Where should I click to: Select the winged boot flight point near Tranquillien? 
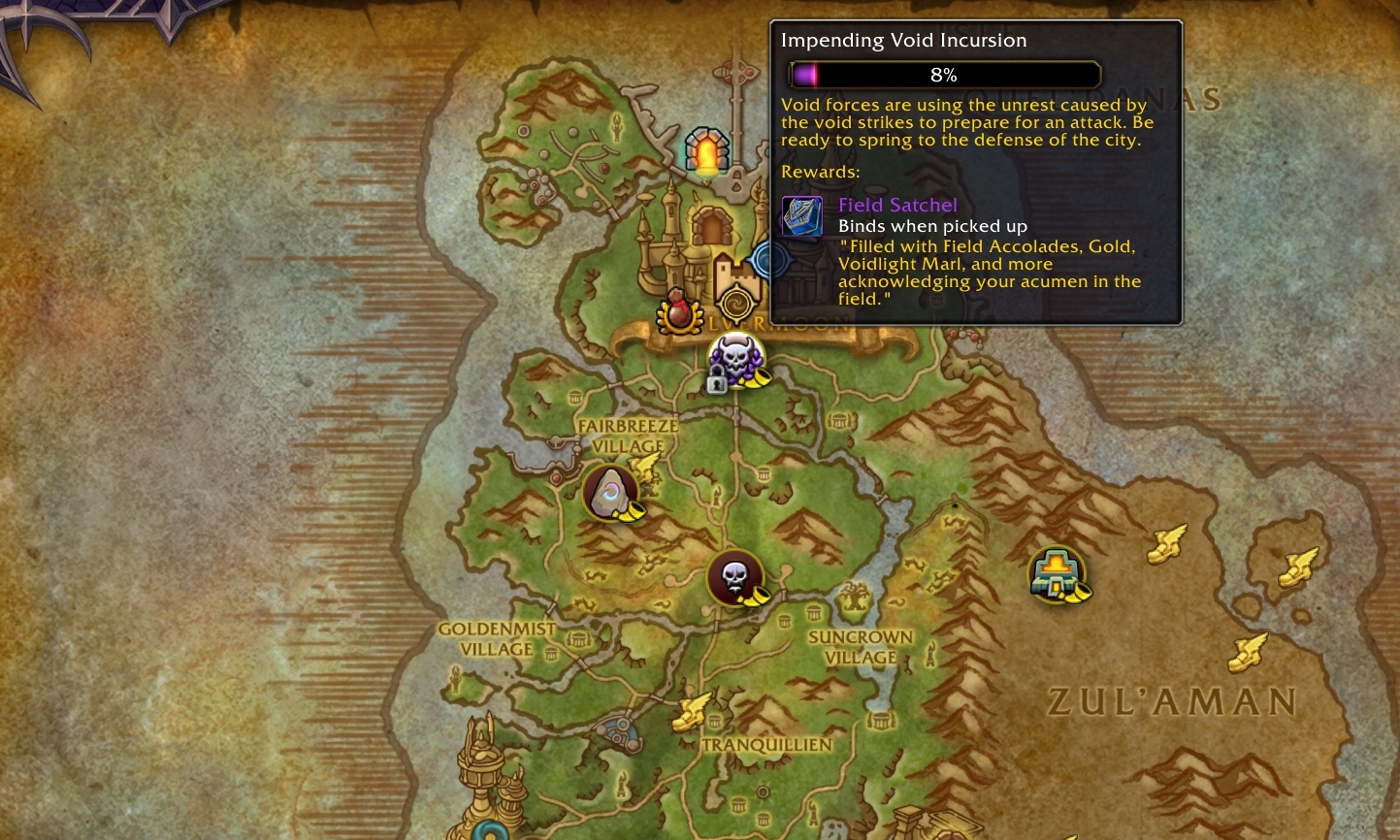(693, 711)
